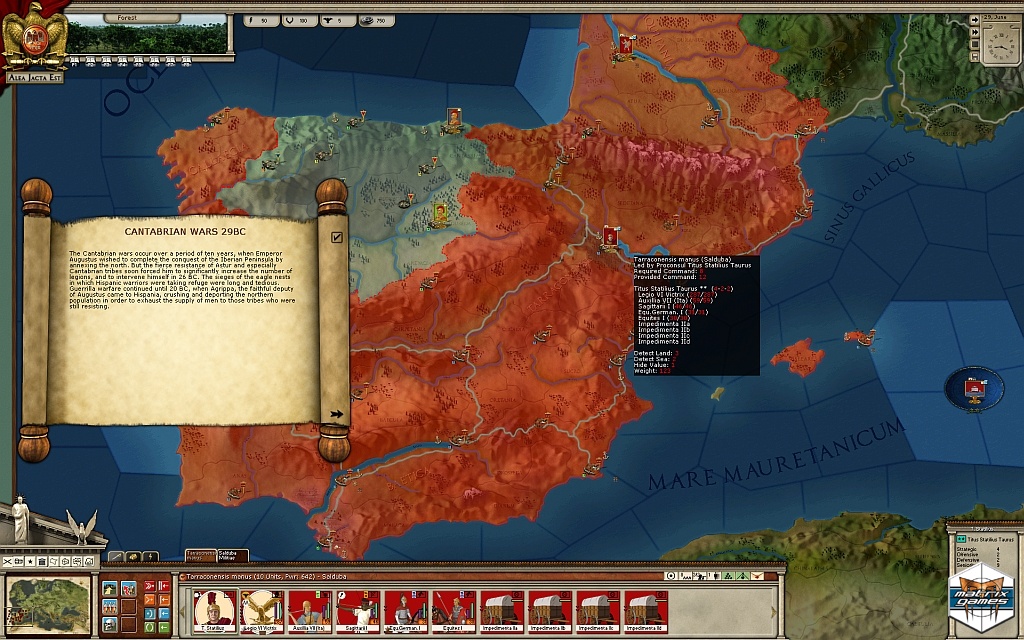Select the Legio VI Victrix unit card
The height and width of the screenshot is (640, 1024).
click(263, 609)
